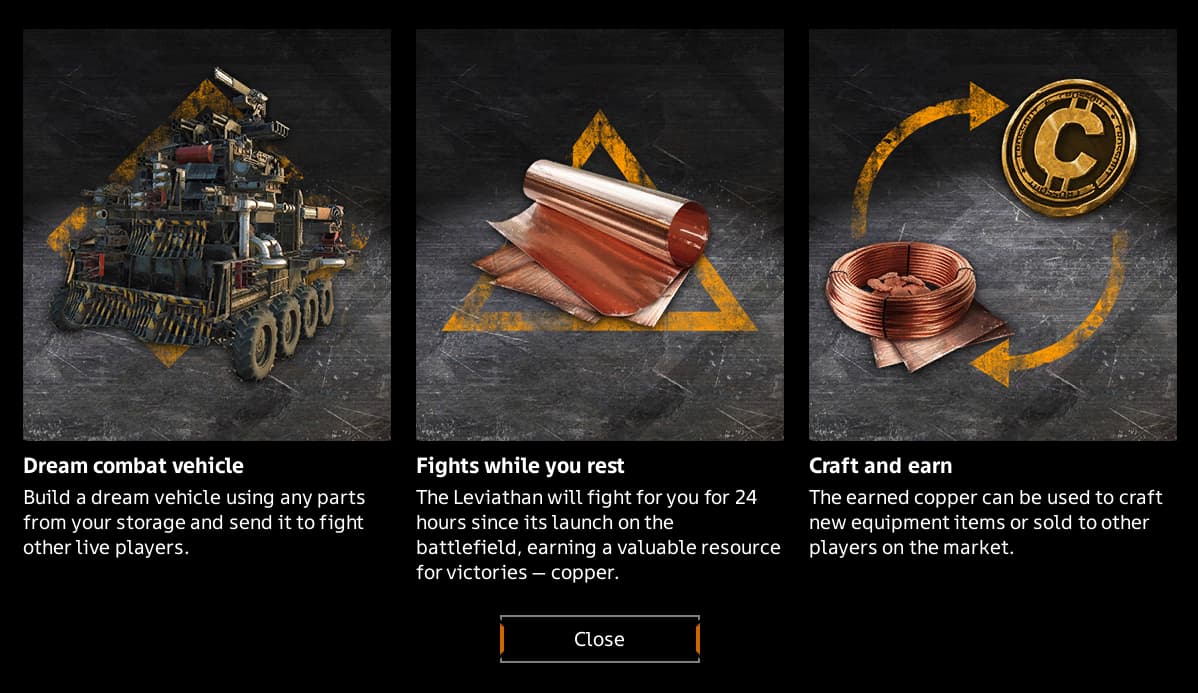Close the Leviathan info dialog

[x=599, y=639]
